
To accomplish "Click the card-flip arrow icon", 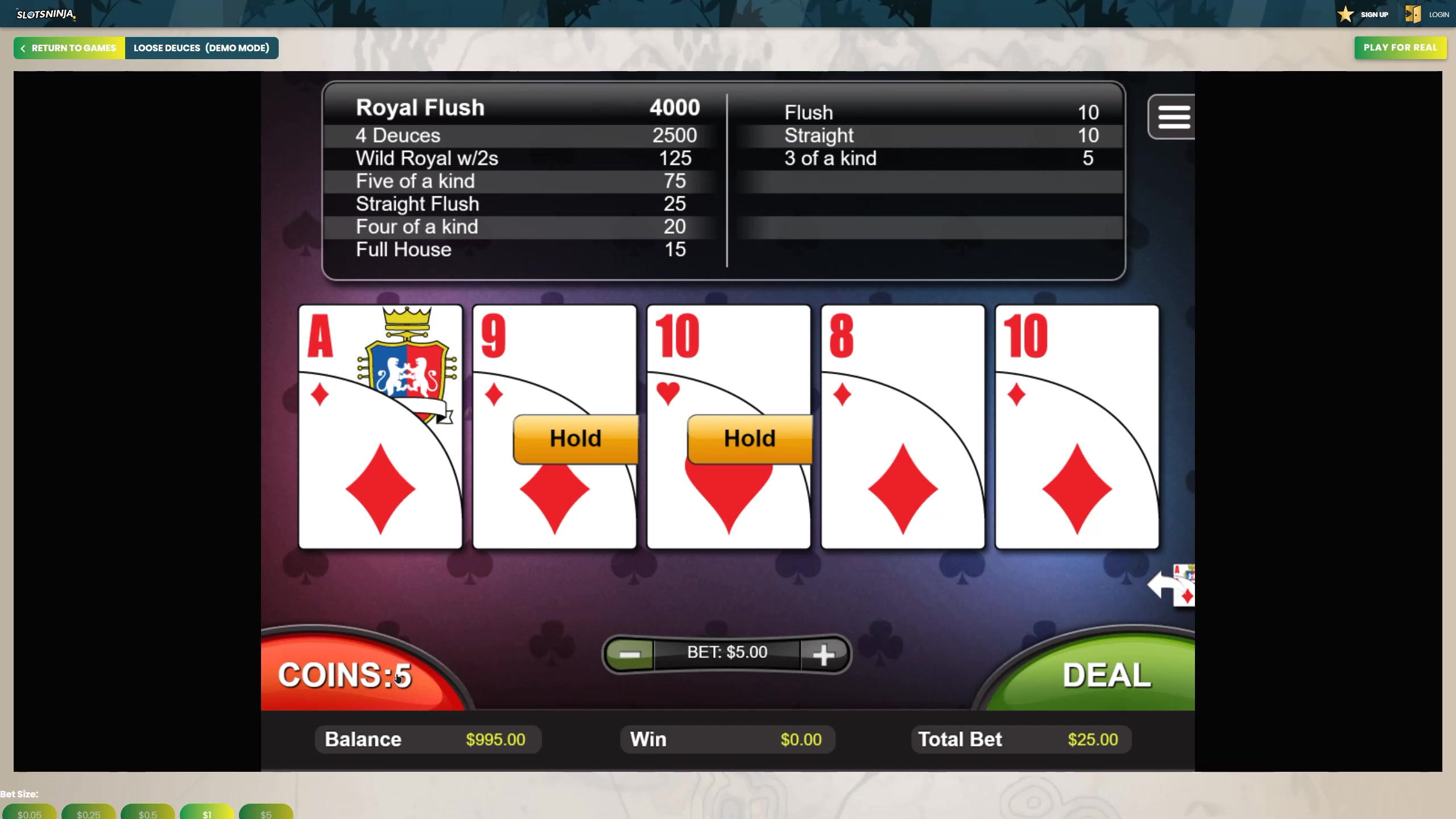I will [1172, 586].
